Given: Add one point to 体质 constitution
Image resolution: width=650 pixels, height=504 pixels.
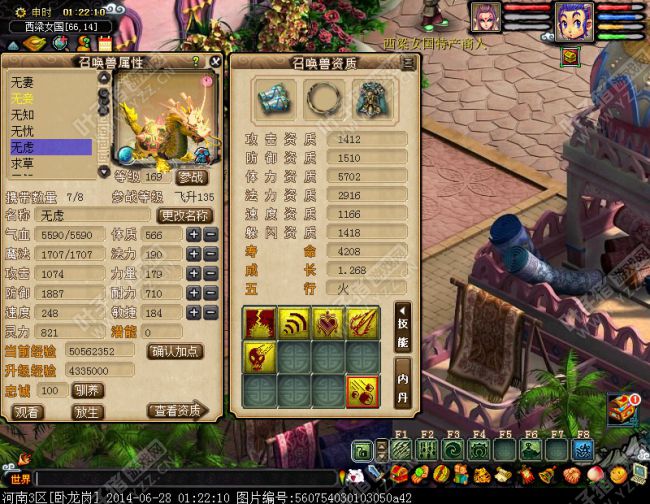Looking at the screenshot, I should (194, 234).
